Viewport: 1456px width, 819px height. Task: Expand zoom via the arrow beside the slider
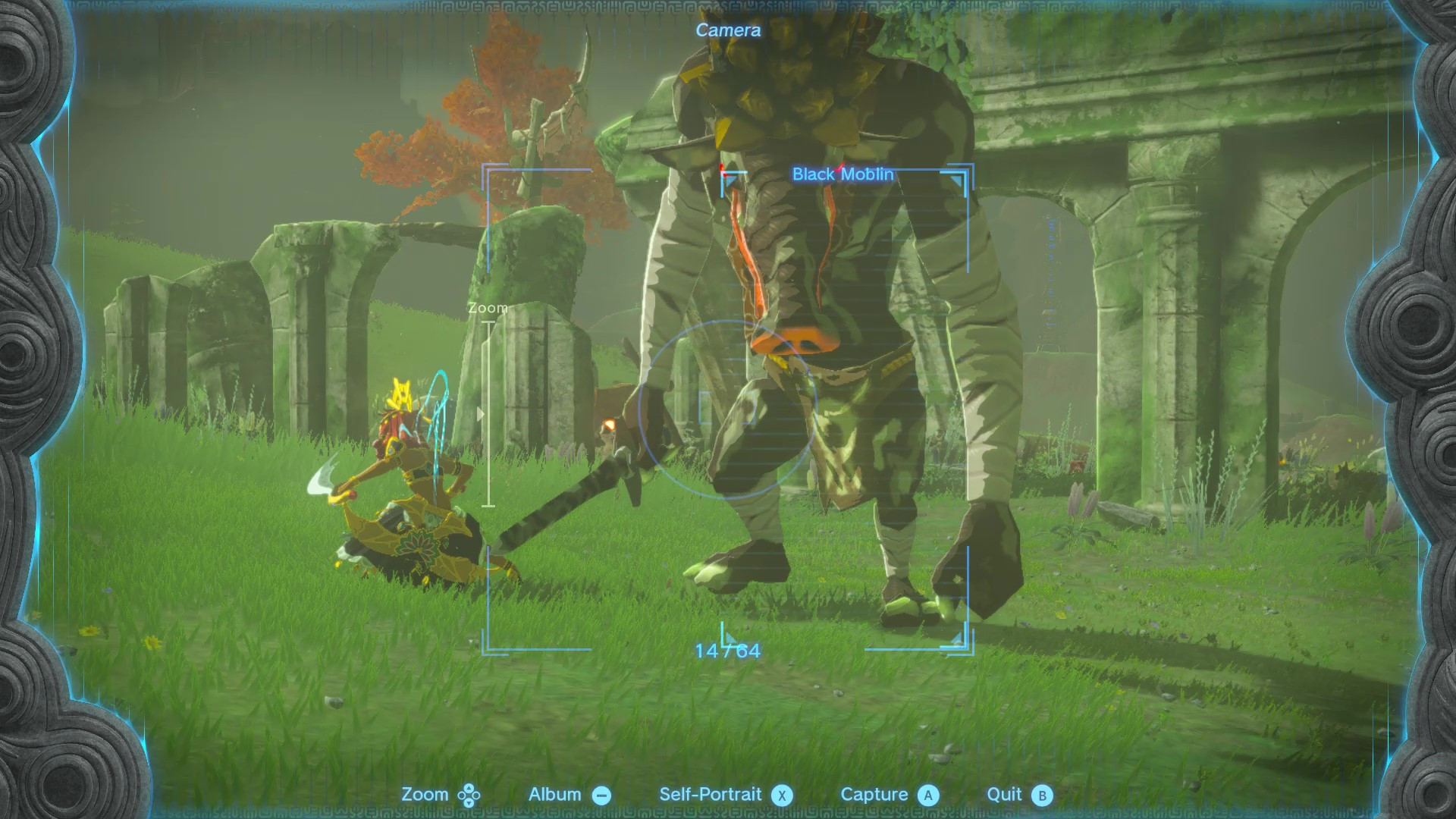481,413
